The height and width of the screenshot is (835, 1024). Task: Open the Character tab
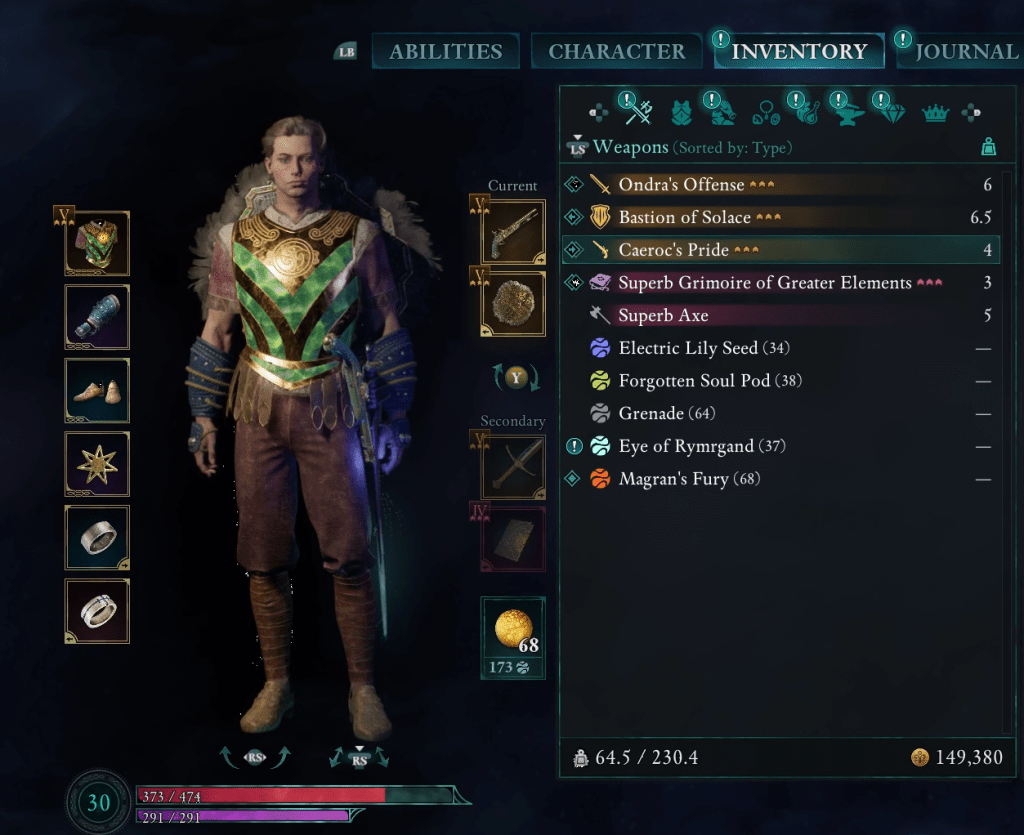616,51
